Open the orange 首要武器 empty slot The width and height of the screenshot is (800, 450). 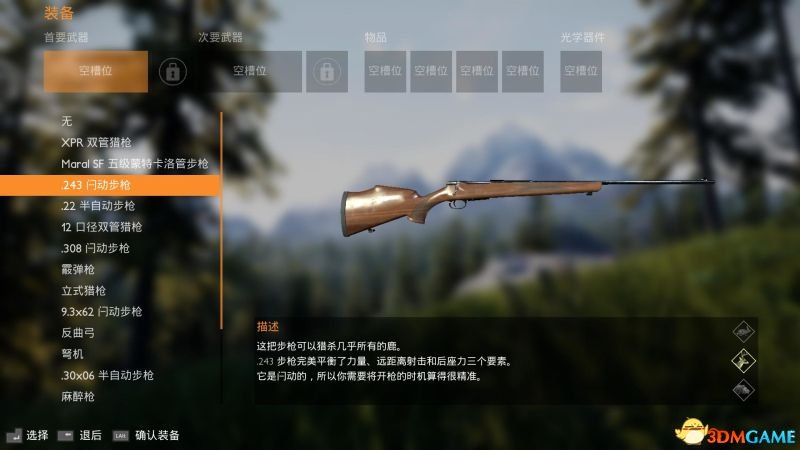(96, 71)
